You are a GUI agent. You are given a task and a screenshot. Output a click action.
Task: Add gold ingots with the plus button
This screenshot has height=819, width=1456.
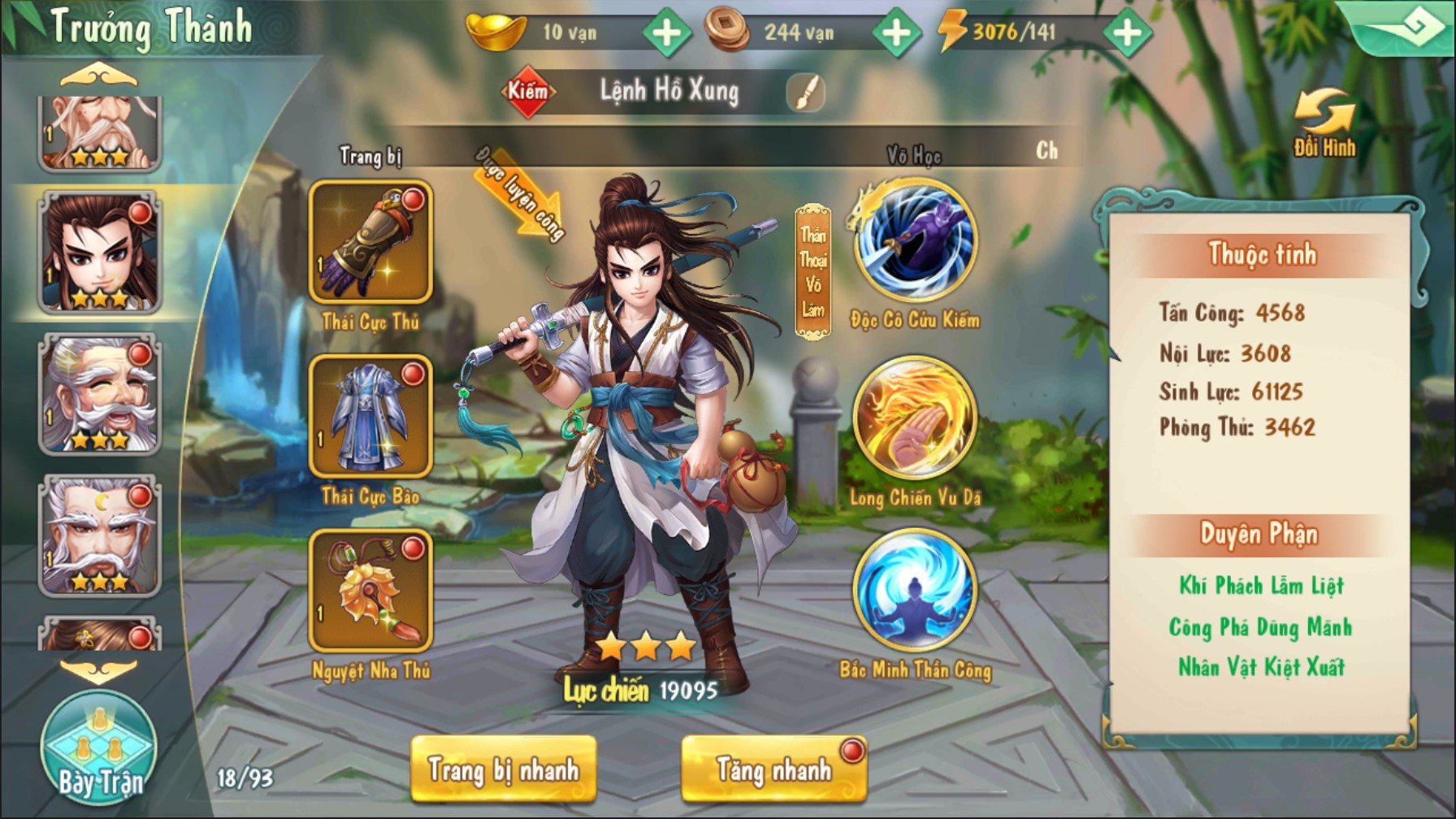(666, 32)
